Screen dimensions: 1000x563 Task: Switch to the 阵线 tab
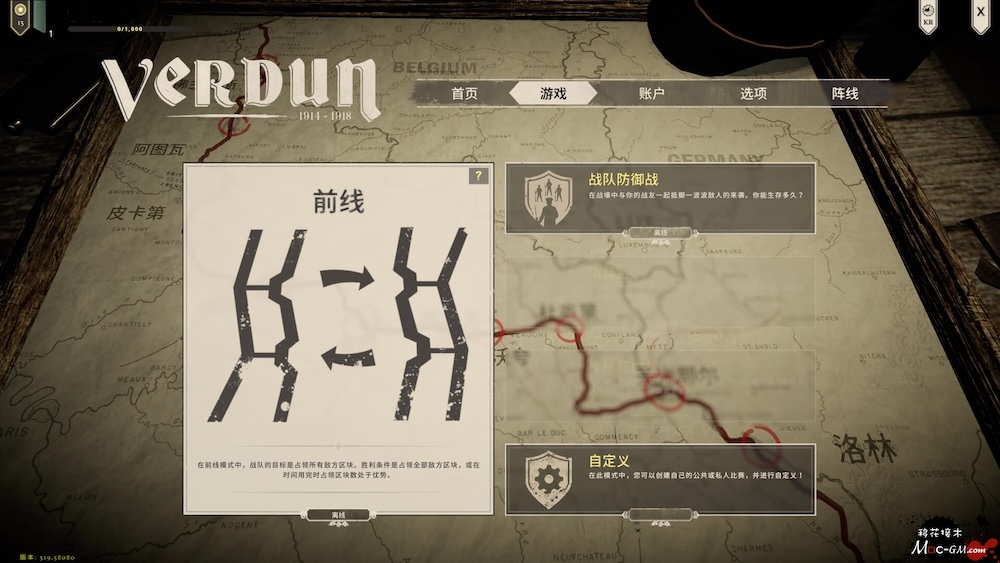pos(845,93)
